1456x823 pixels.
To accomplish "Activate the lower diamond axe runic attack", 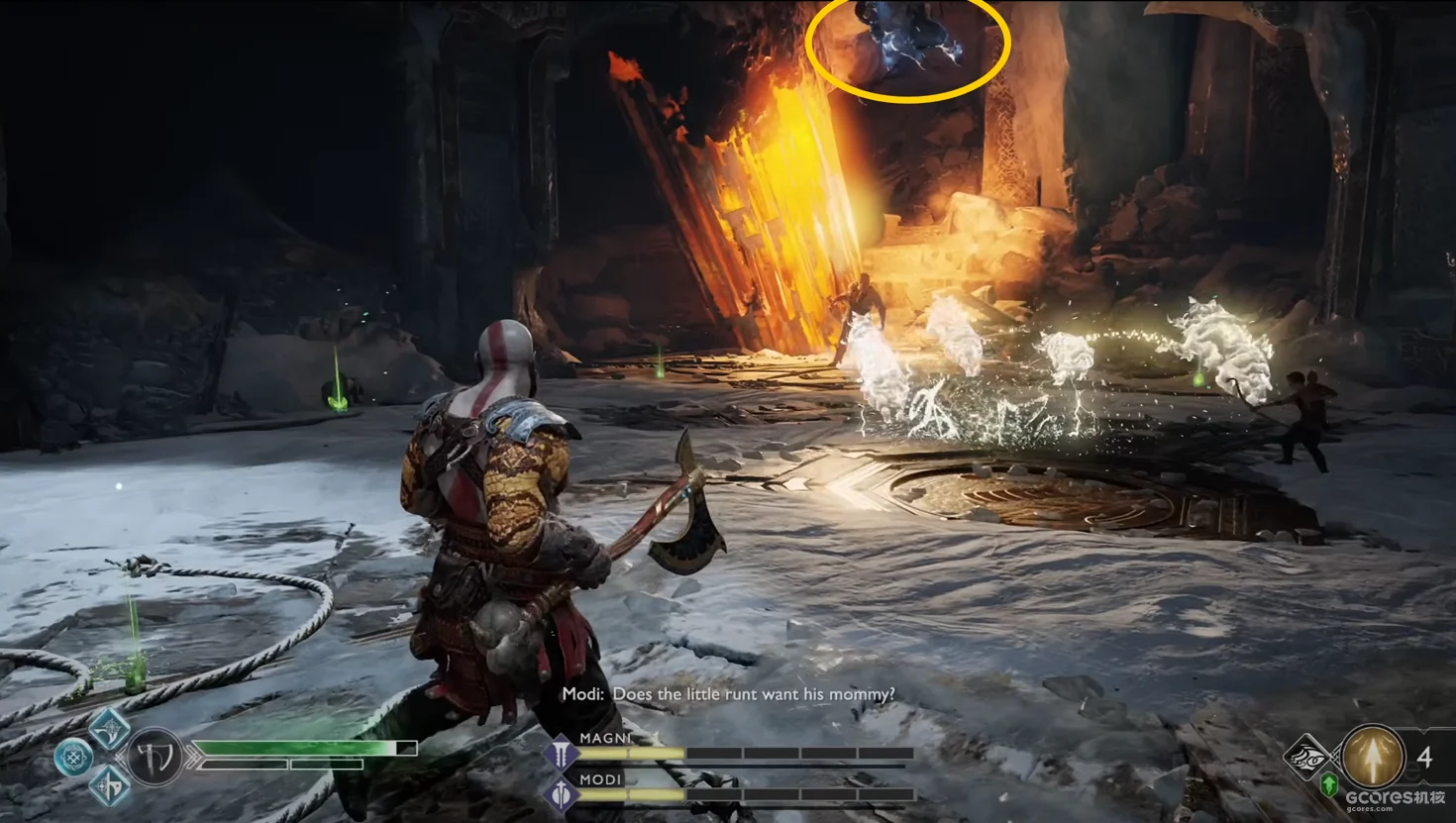I will pos(109,786).
